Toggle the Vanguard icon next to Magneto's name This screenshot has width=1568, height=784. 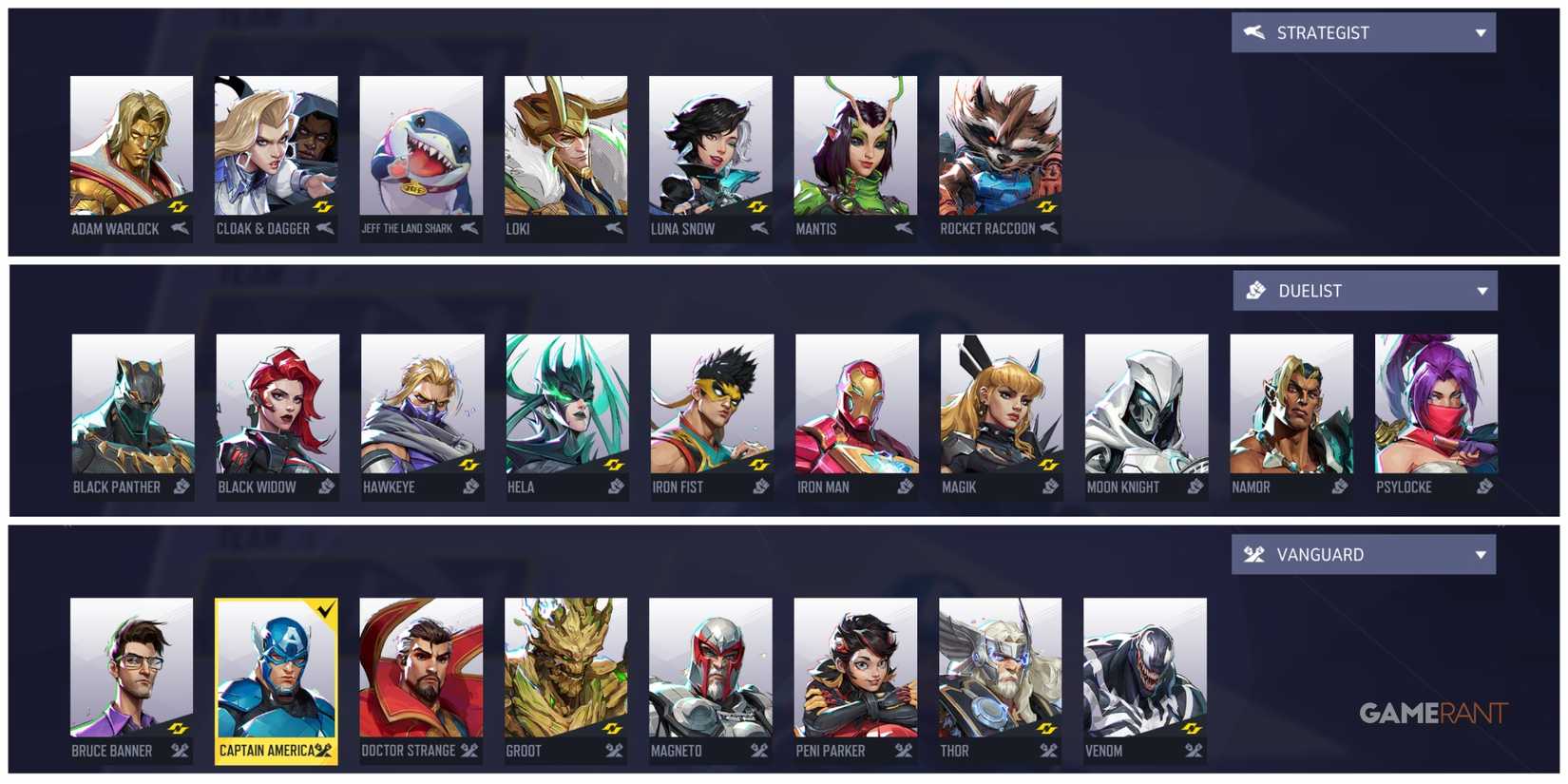pos(757,751)
